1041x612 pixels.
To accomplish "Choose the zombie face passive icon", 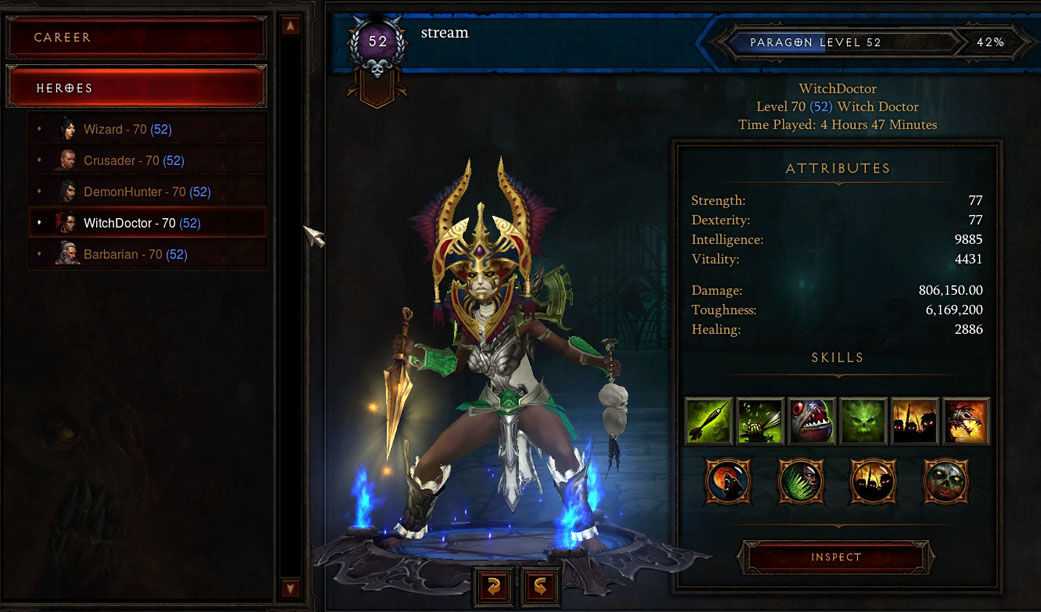I will coord(945,482).
